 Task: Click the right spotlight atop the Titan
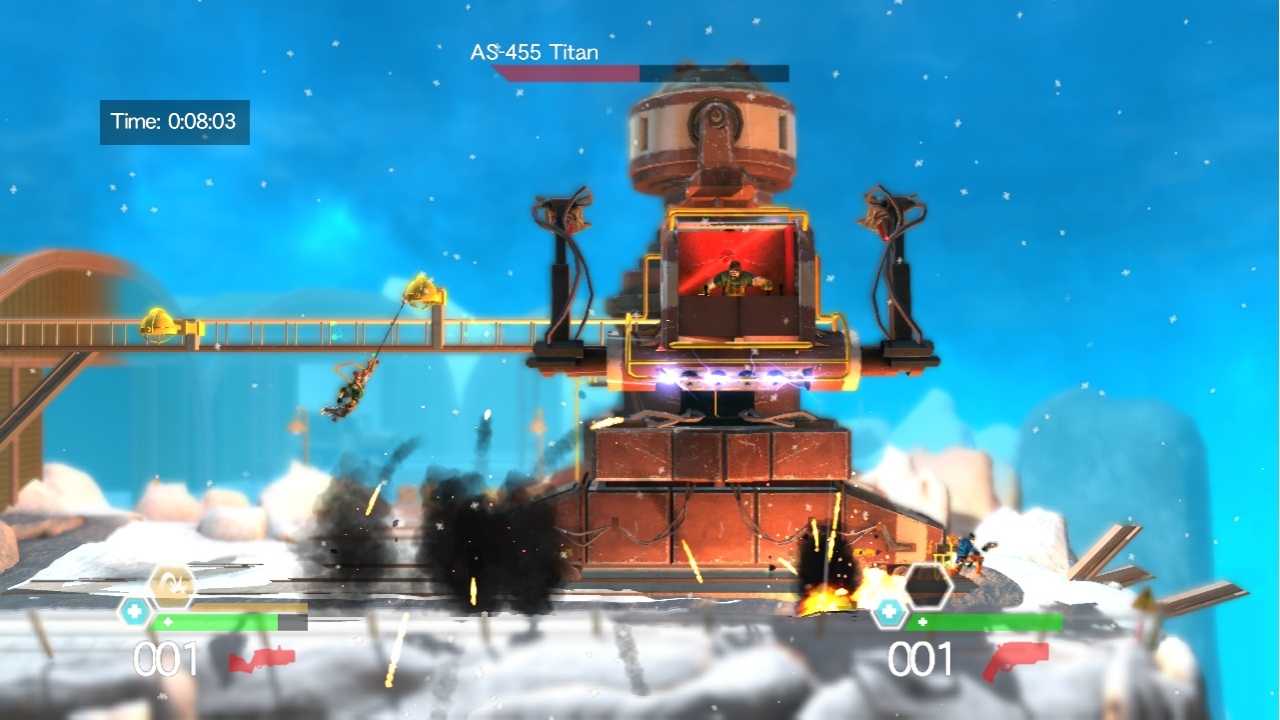(x=884, y=210)
